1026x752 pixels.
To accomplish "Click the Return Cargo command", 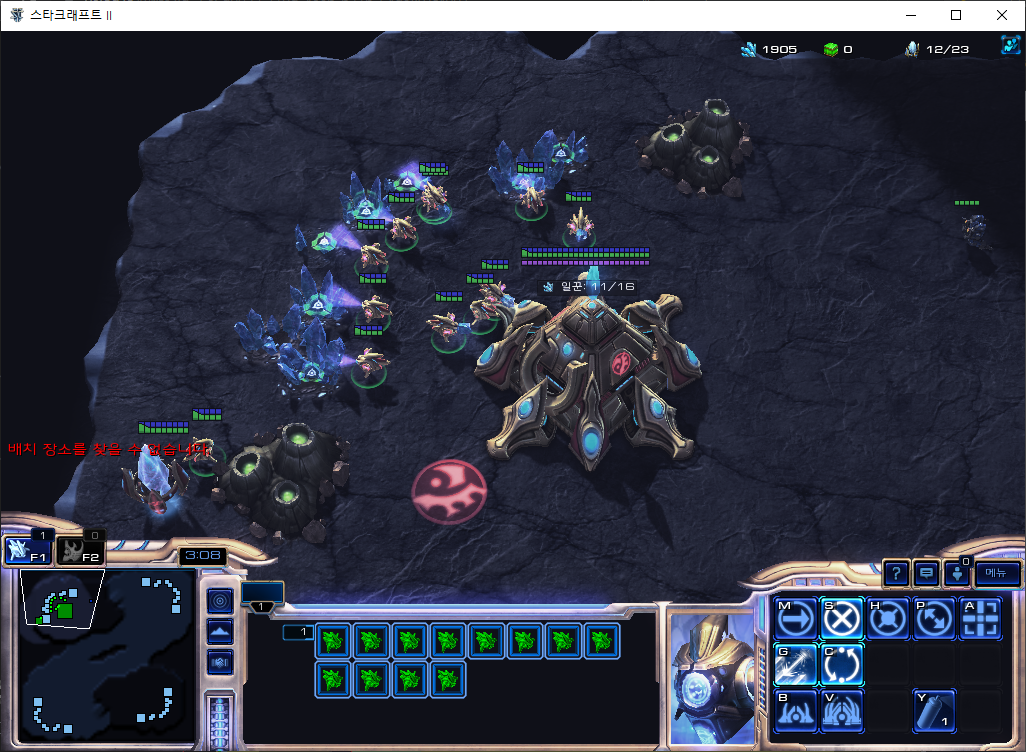I will 842,665.
